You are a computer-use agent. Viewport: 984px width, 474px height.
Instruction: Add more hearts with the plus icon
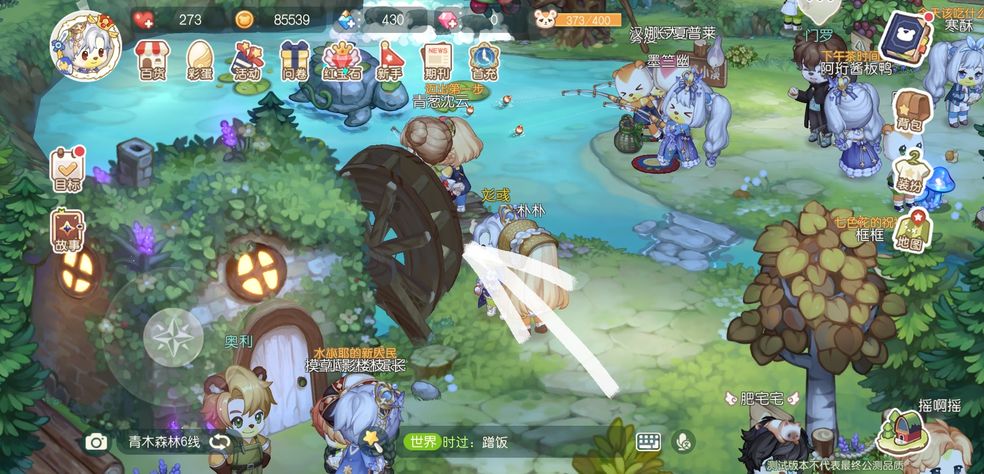[x=144, y=19]
